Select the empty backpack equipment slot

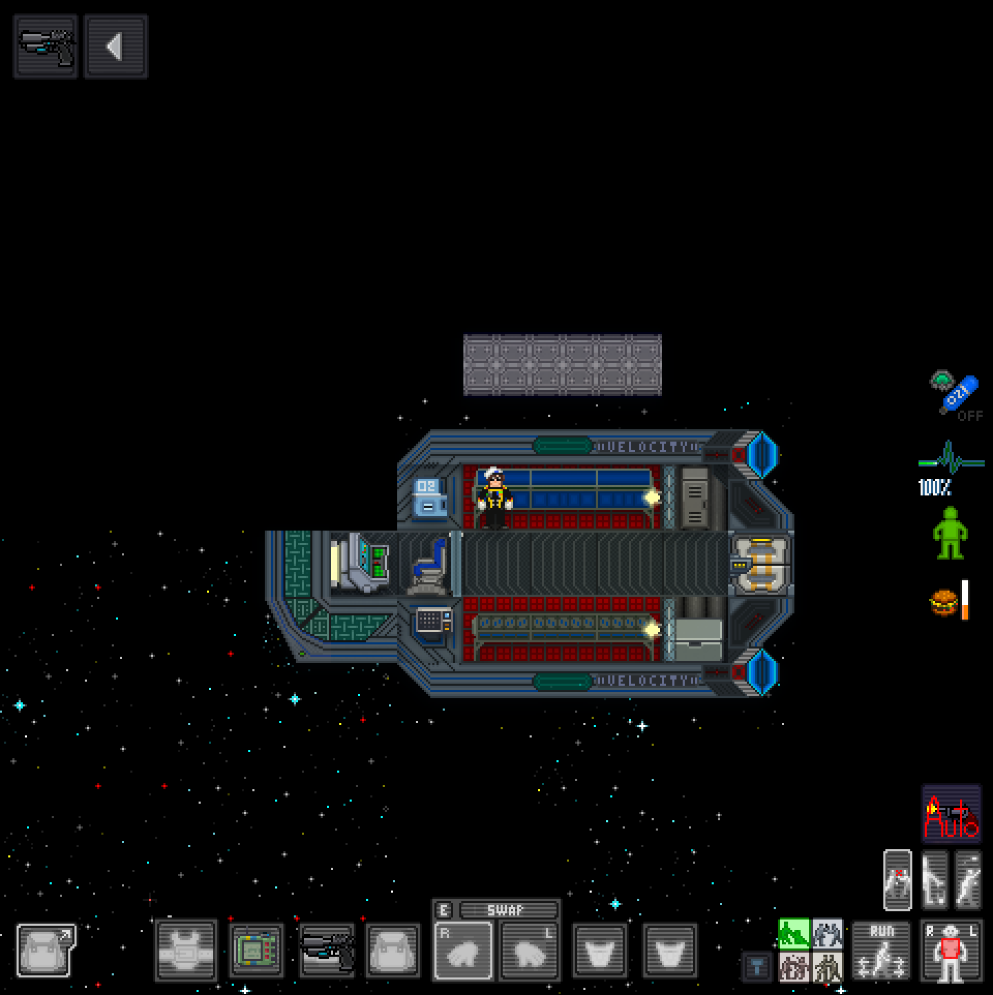pyautogui.click(x=393, y=950)
